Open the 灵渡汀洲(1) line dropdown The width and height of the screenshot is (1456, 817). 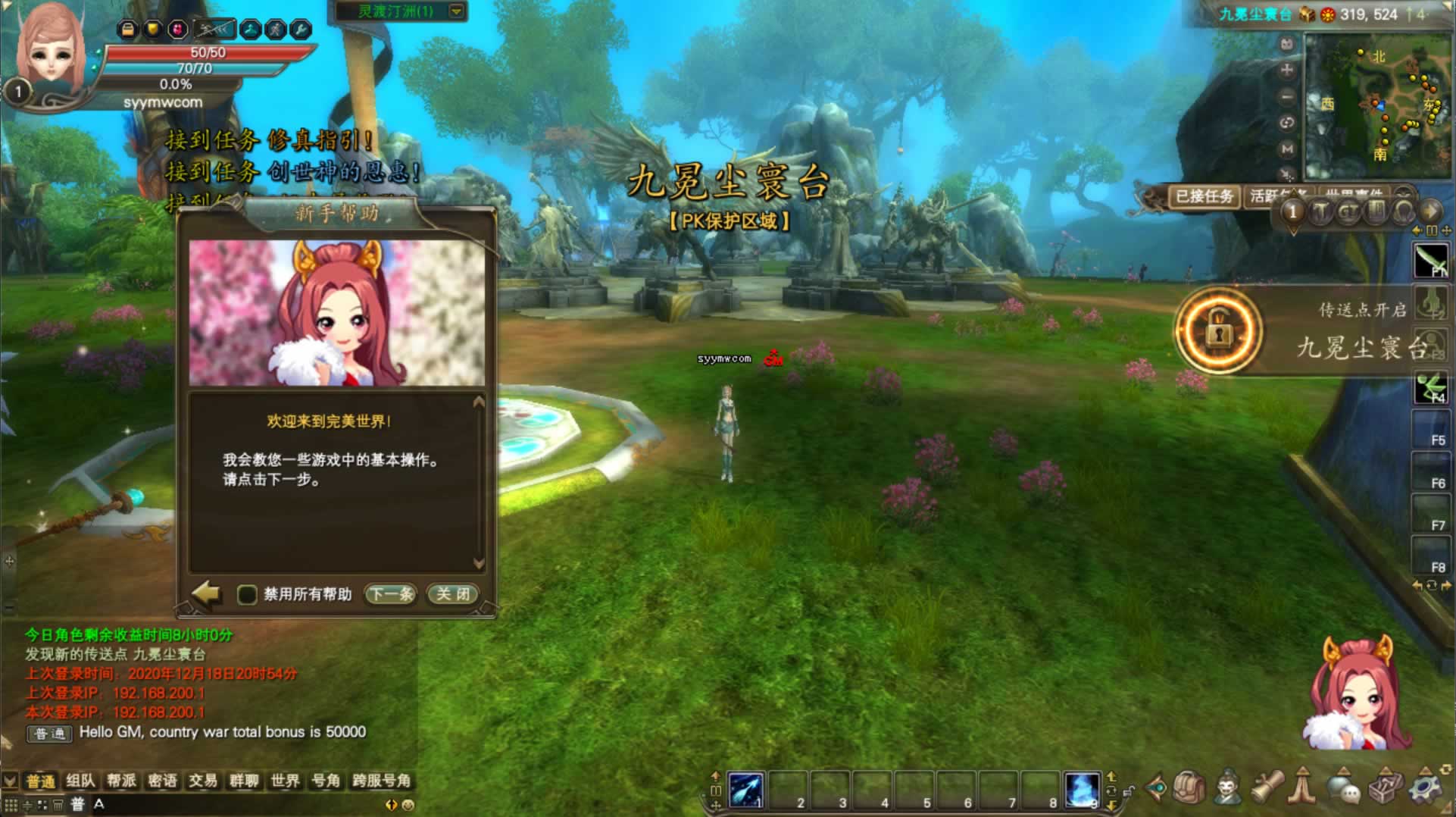click(456, 11)
